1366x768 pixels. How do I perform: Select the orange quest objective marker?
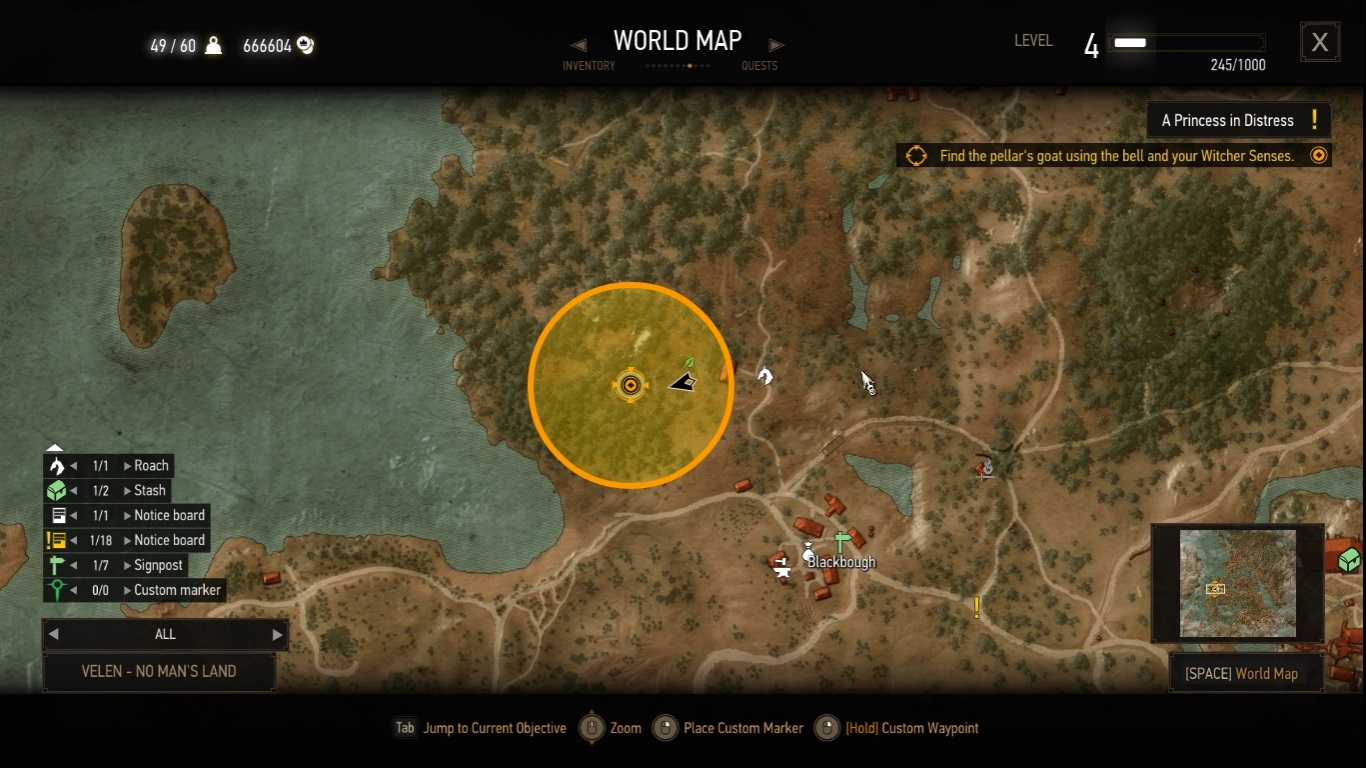point(630,385)
